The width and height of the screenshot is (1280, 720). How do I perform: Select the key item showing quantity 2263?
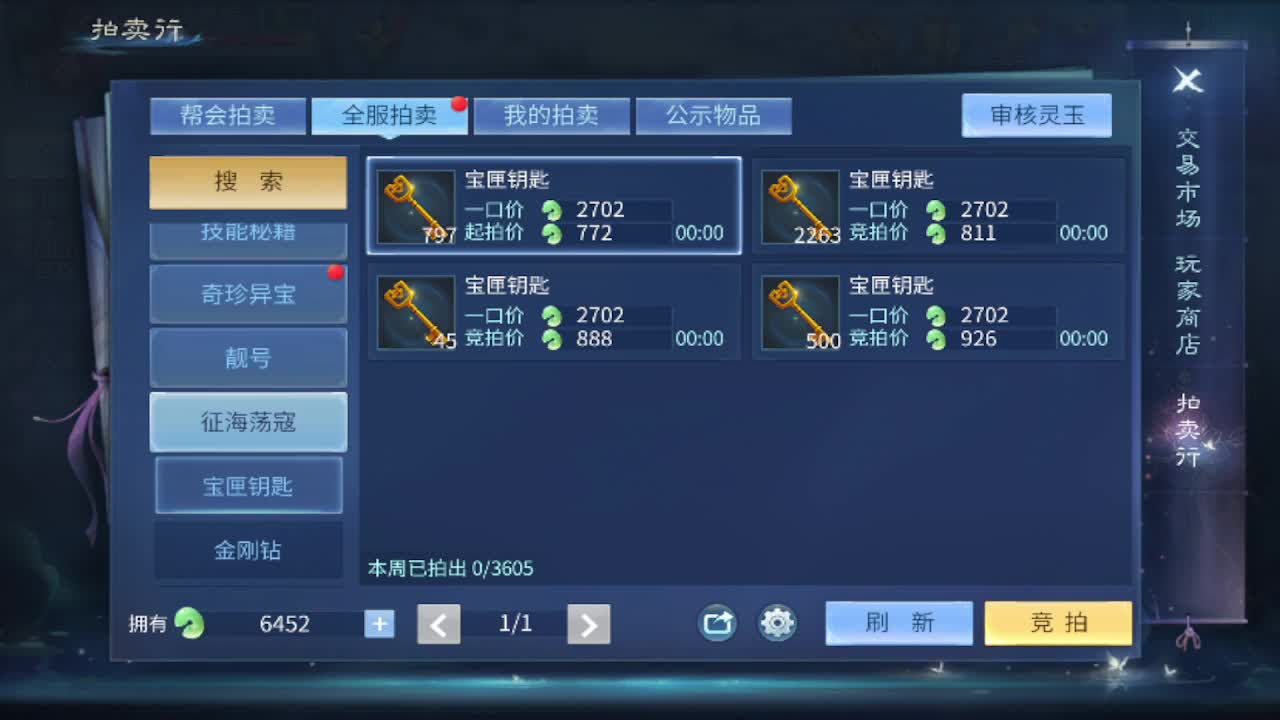(801, 207)
